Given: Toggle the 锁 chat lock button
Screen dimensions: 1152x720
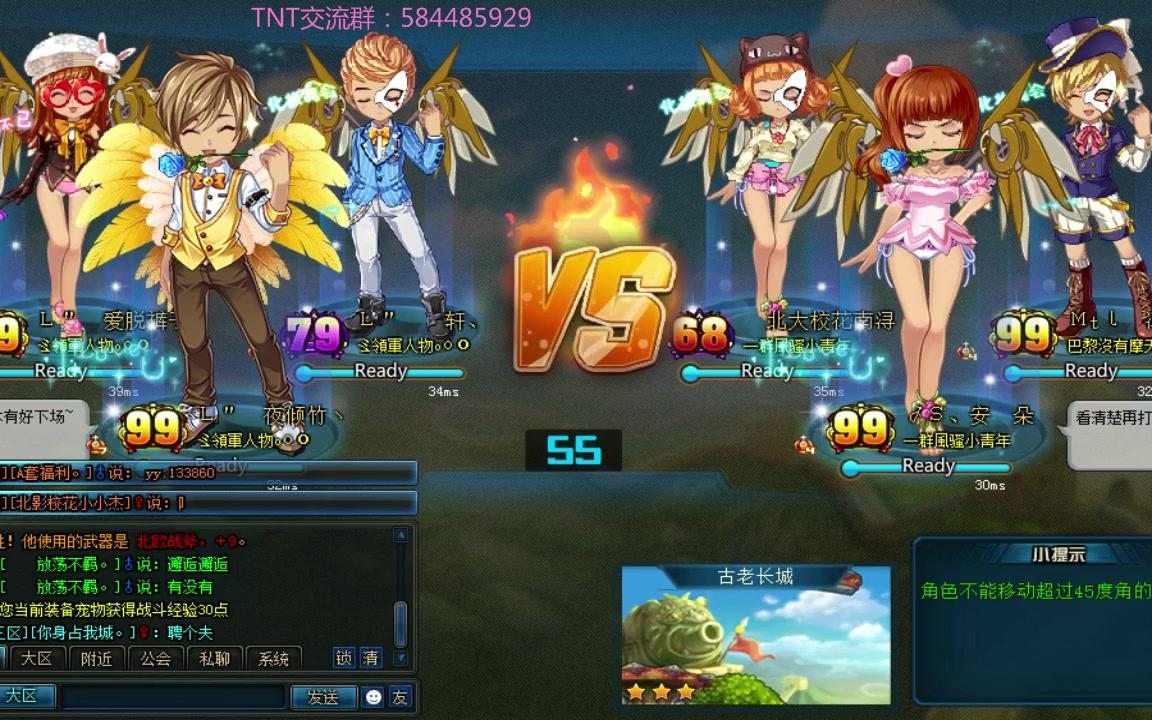Looking at the screenshot, I should click(344, 657).
